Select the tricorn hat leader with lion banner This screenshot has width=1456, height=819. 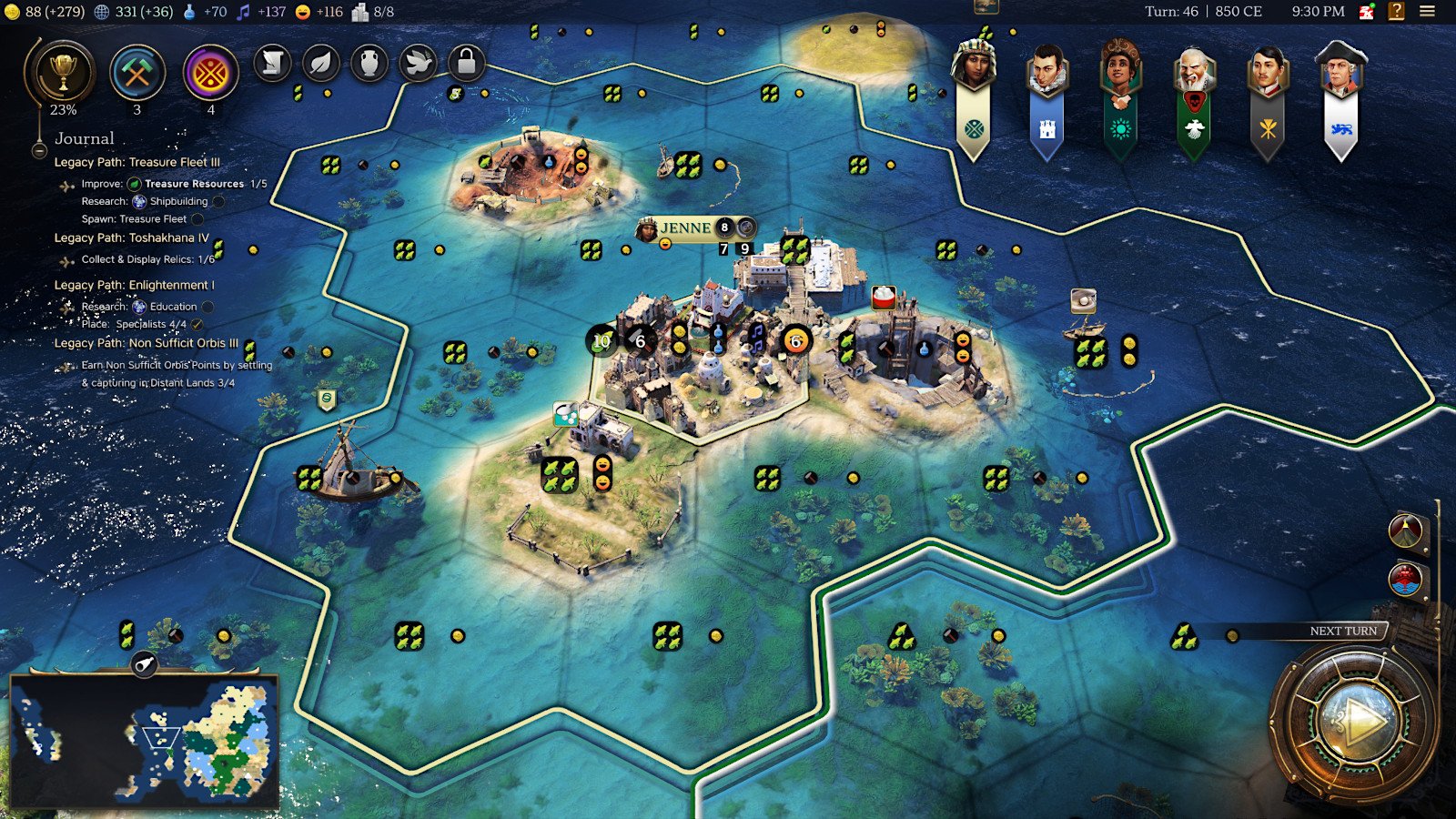[1340, 72]
